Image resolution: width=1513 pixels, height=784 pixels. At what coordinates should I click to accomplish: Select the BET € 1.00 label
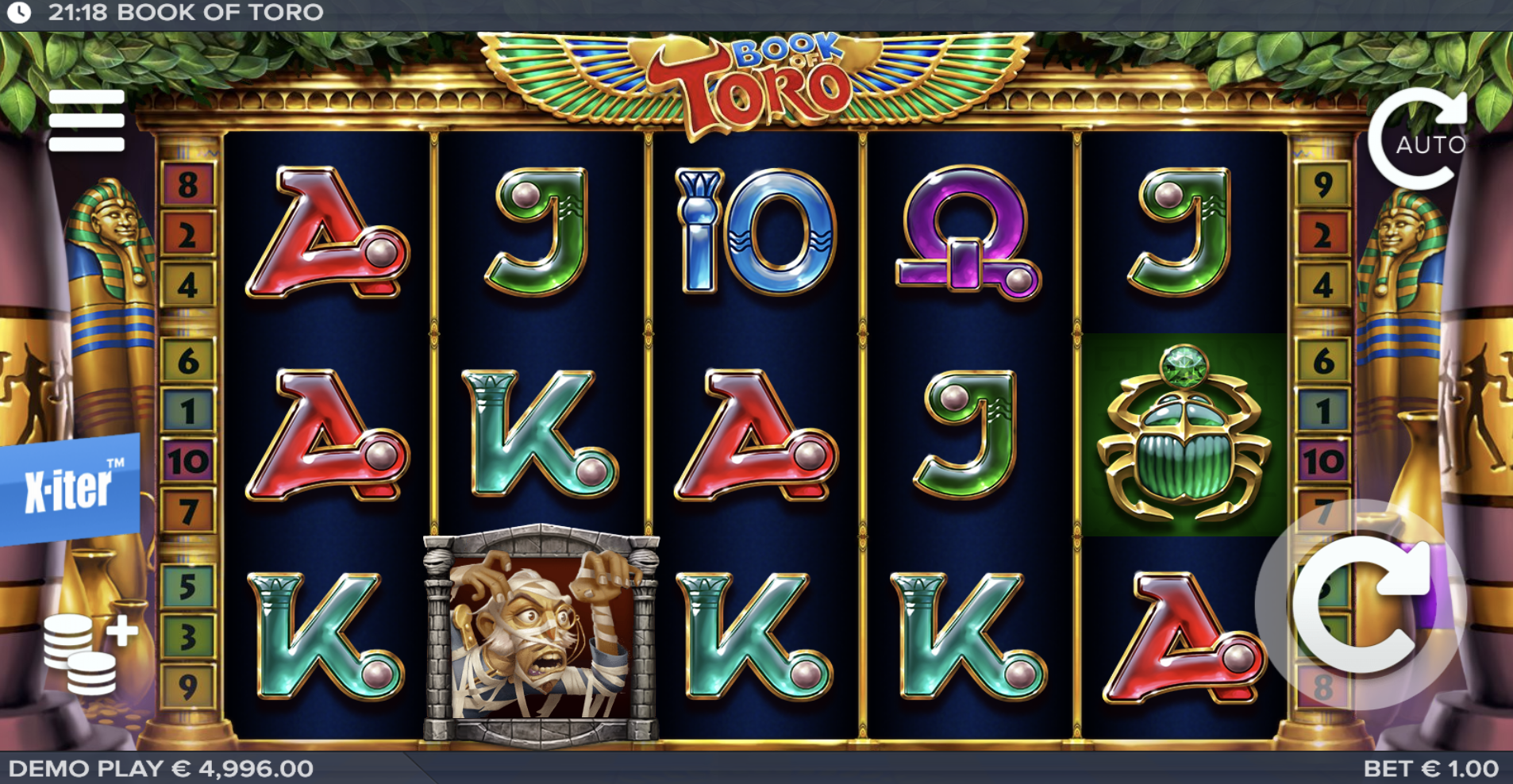coord(1446,767)
